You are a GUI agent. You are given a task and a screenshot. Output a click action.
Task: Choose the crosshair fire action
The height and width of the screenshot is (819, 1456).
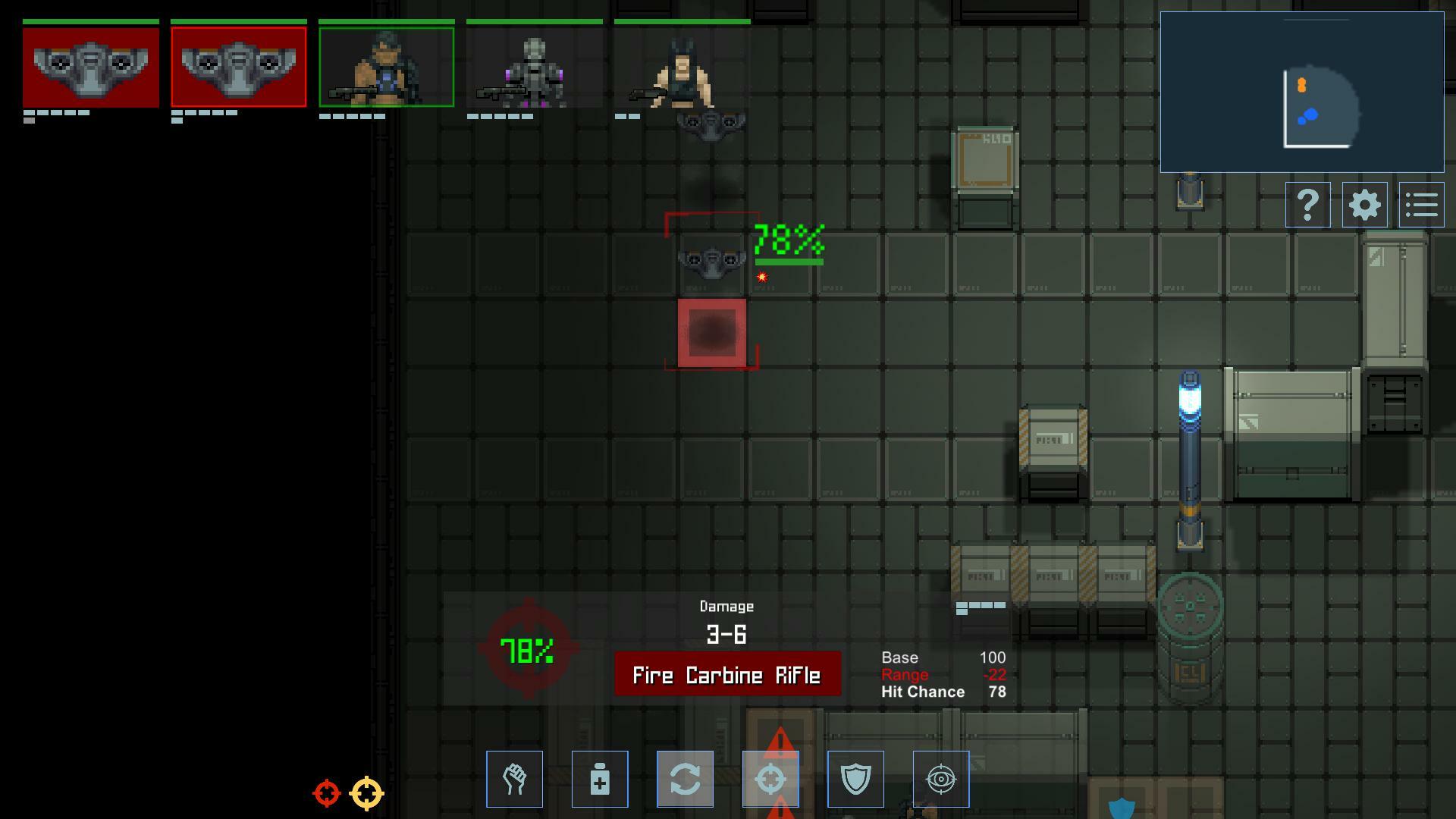point(770,779)
